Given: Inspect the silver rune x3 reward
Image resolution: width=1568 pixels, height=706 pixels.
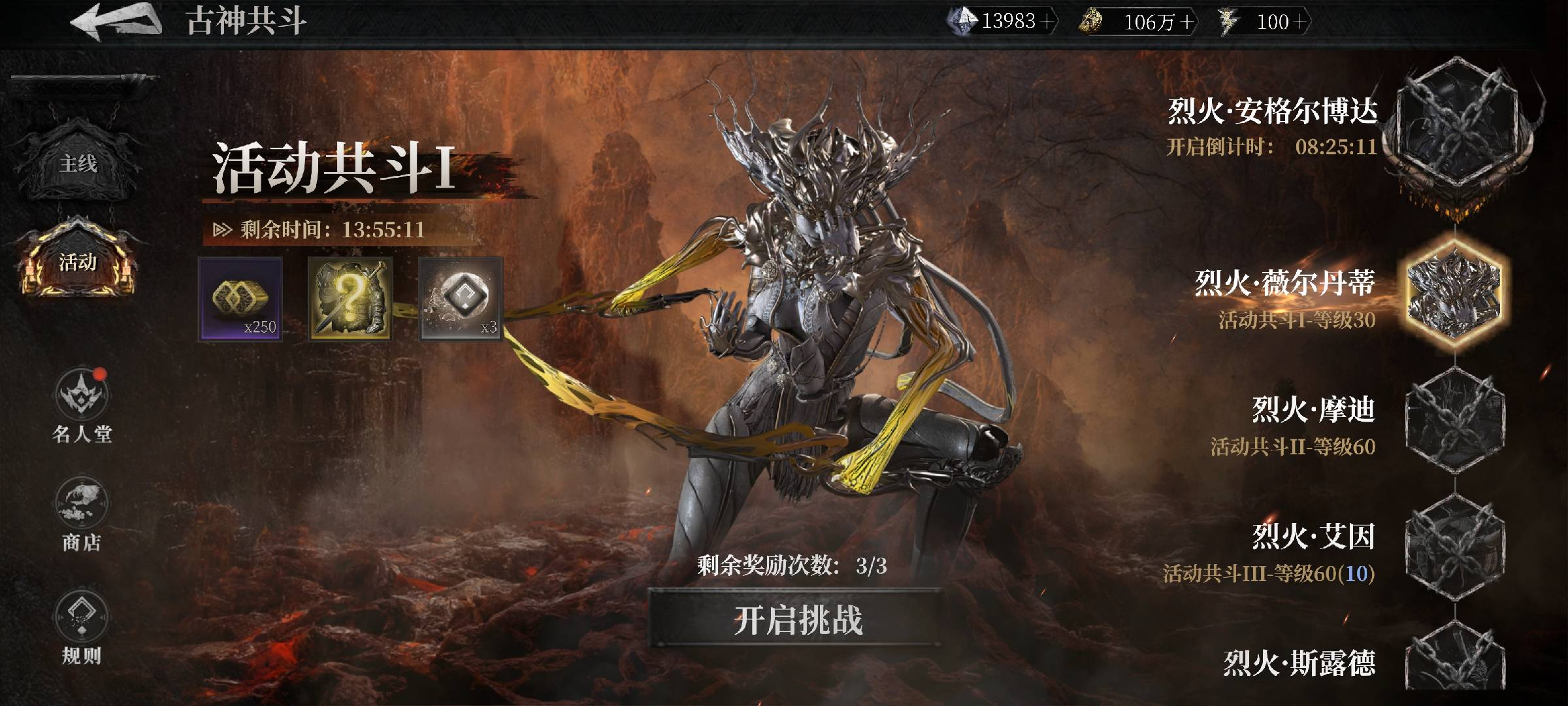Looking at the screenshot, I should [461, 299].
